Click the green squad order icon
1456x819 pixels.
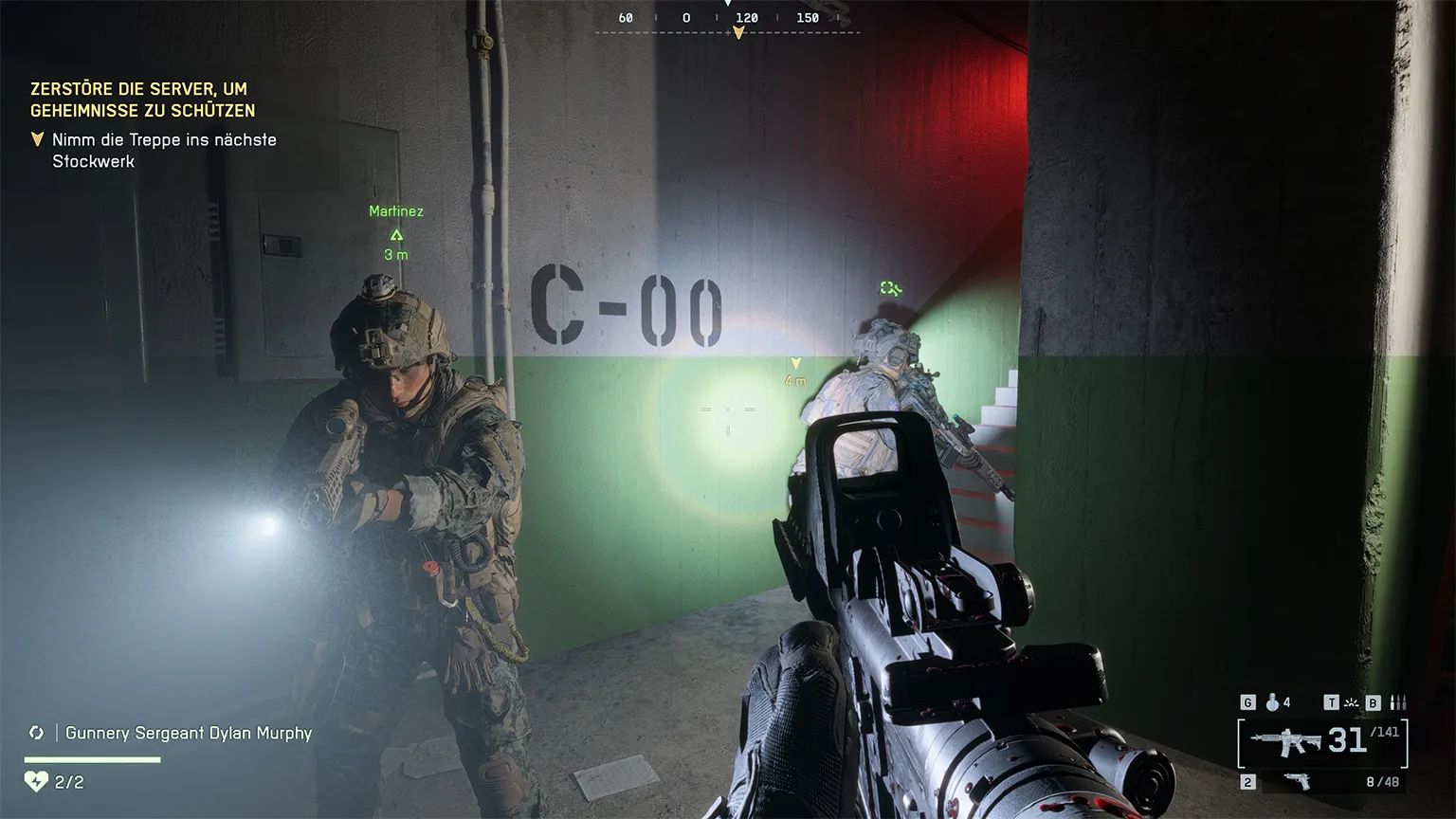click(x=890, y=288)
